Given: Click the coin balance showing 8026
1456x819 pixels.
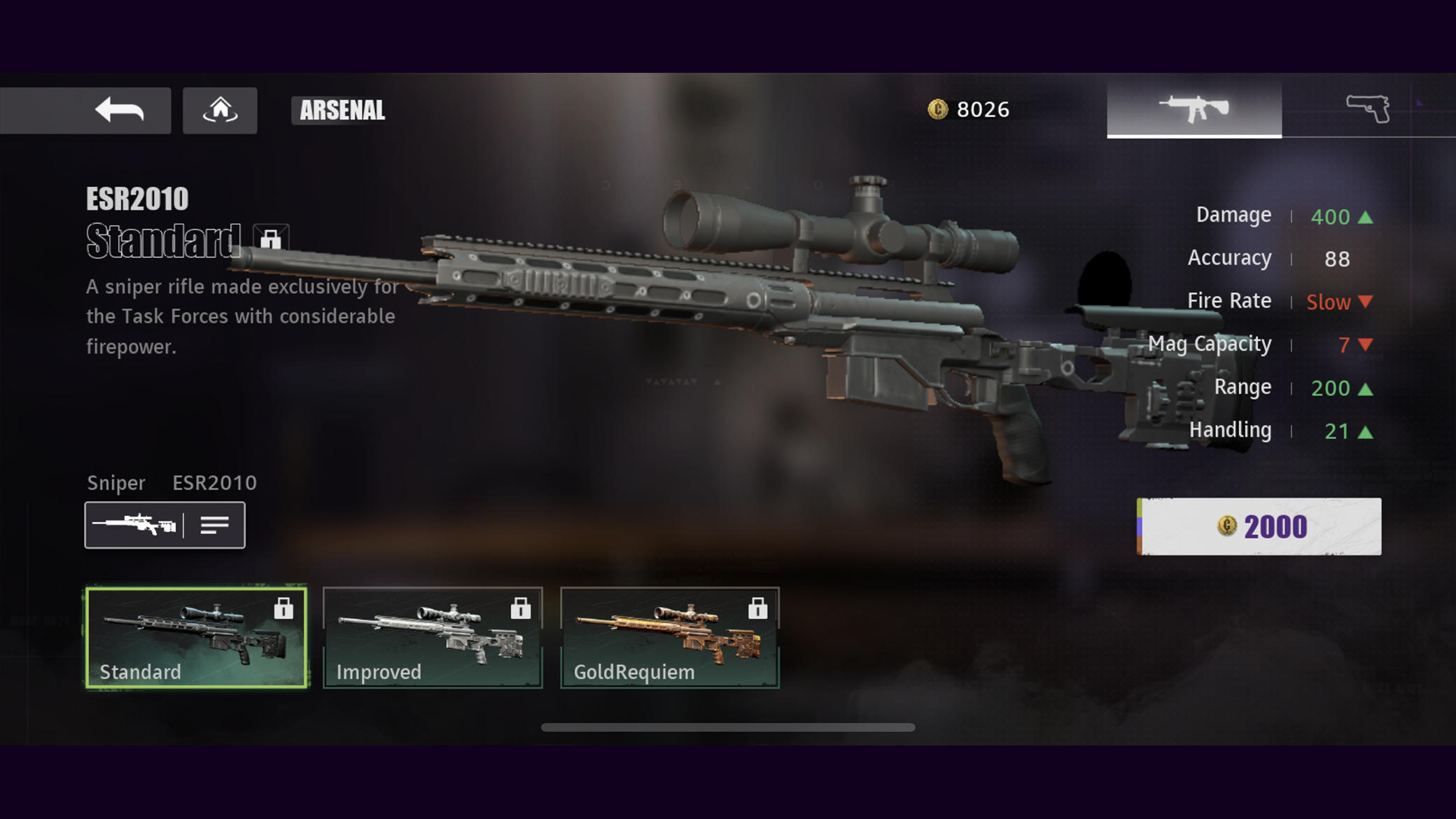Looking at the screenshot, I should (969, 108).
